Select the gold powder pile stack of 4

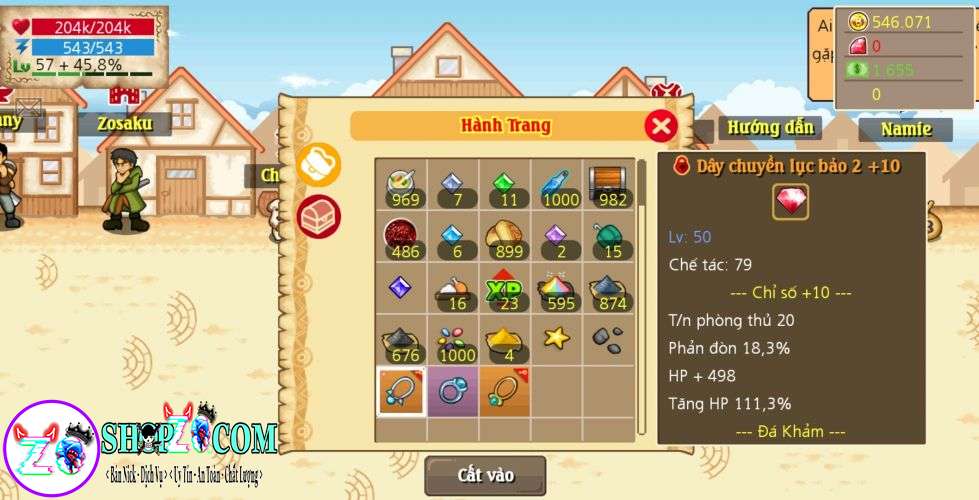504,341
